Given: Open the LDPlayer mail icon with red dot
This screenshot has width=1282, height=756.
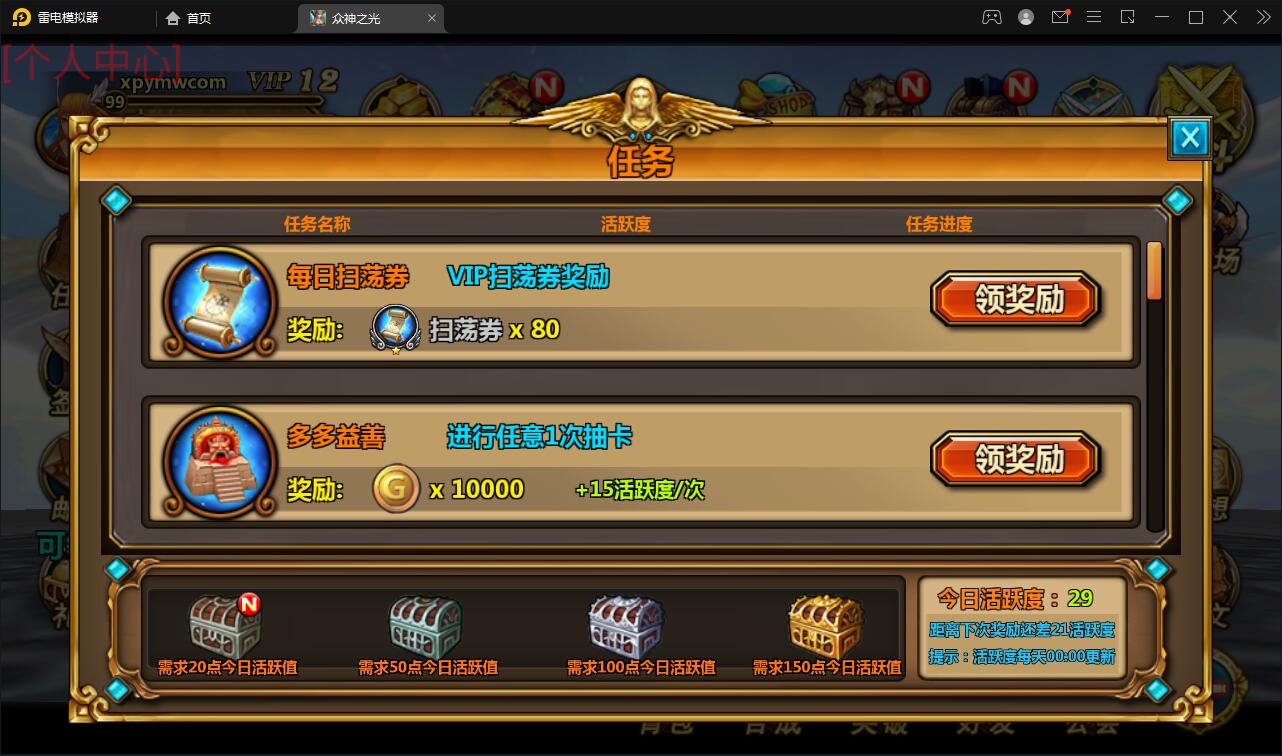Looking at the screenshot, I should tap(1060, 17).
